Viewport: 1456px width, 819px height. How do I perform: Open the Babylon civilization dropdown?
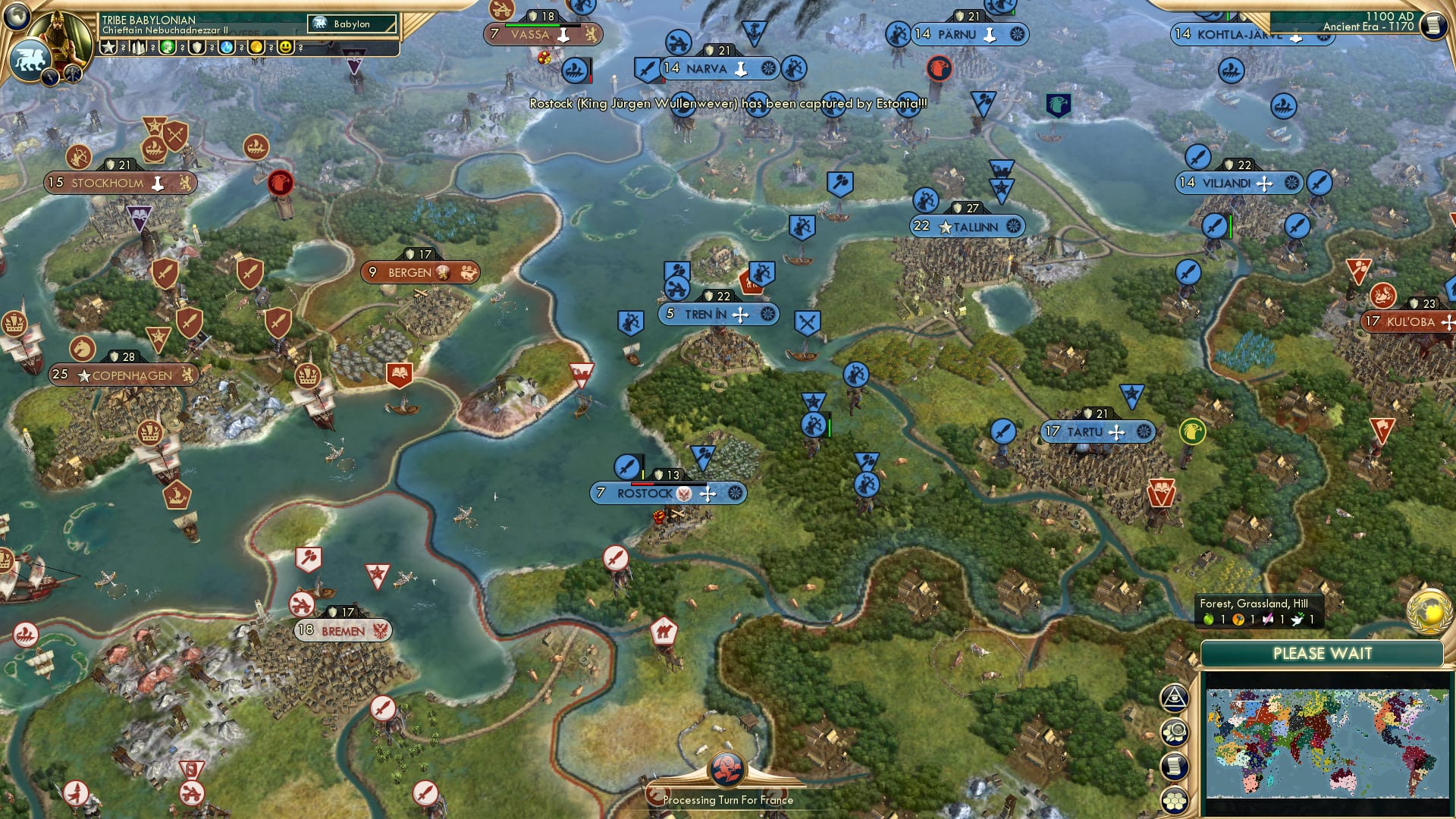click(x=353, y=24)
